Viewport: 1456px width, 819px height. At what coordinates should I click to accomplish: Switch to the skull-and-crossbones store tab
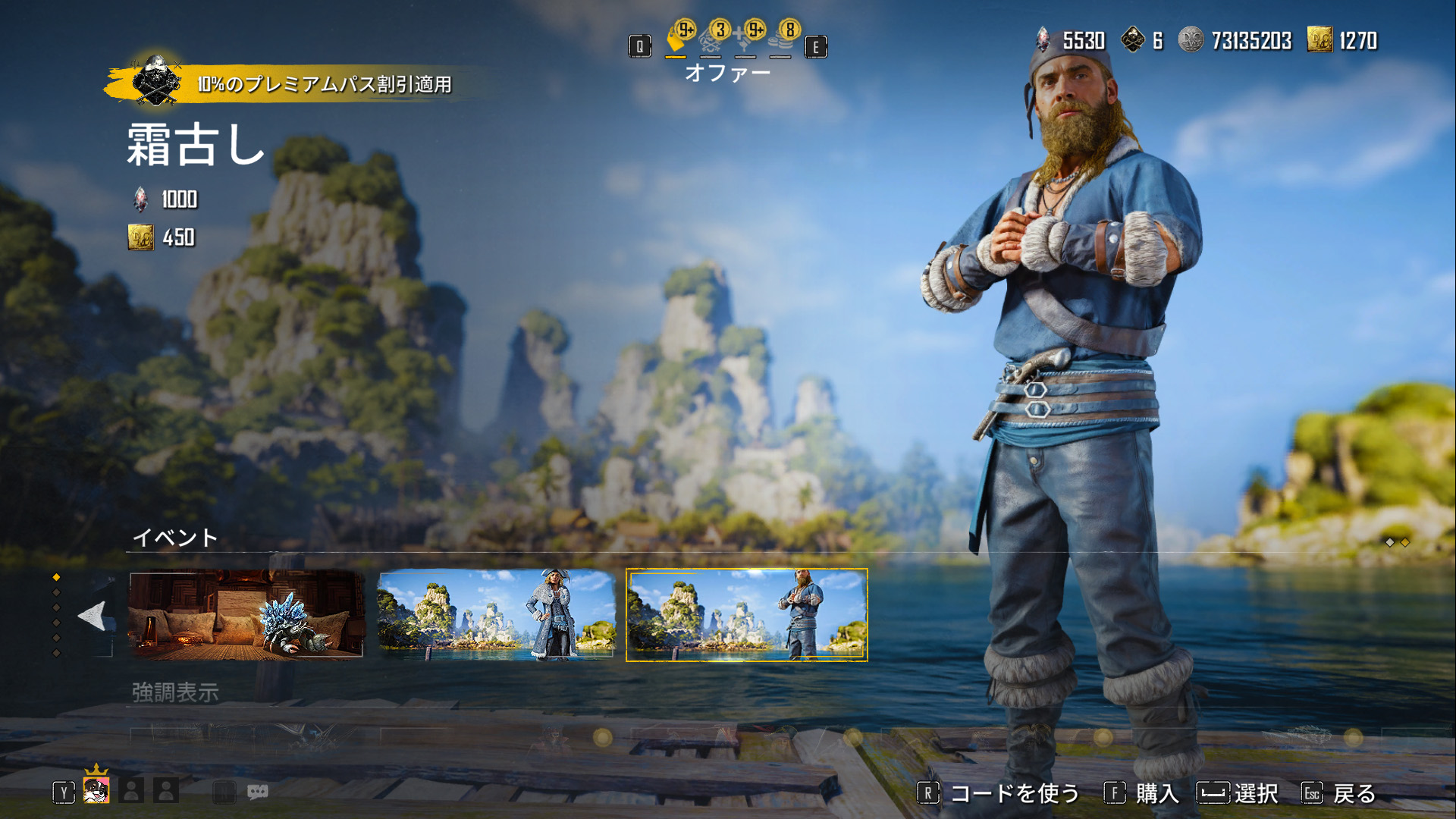click(711, 40)
